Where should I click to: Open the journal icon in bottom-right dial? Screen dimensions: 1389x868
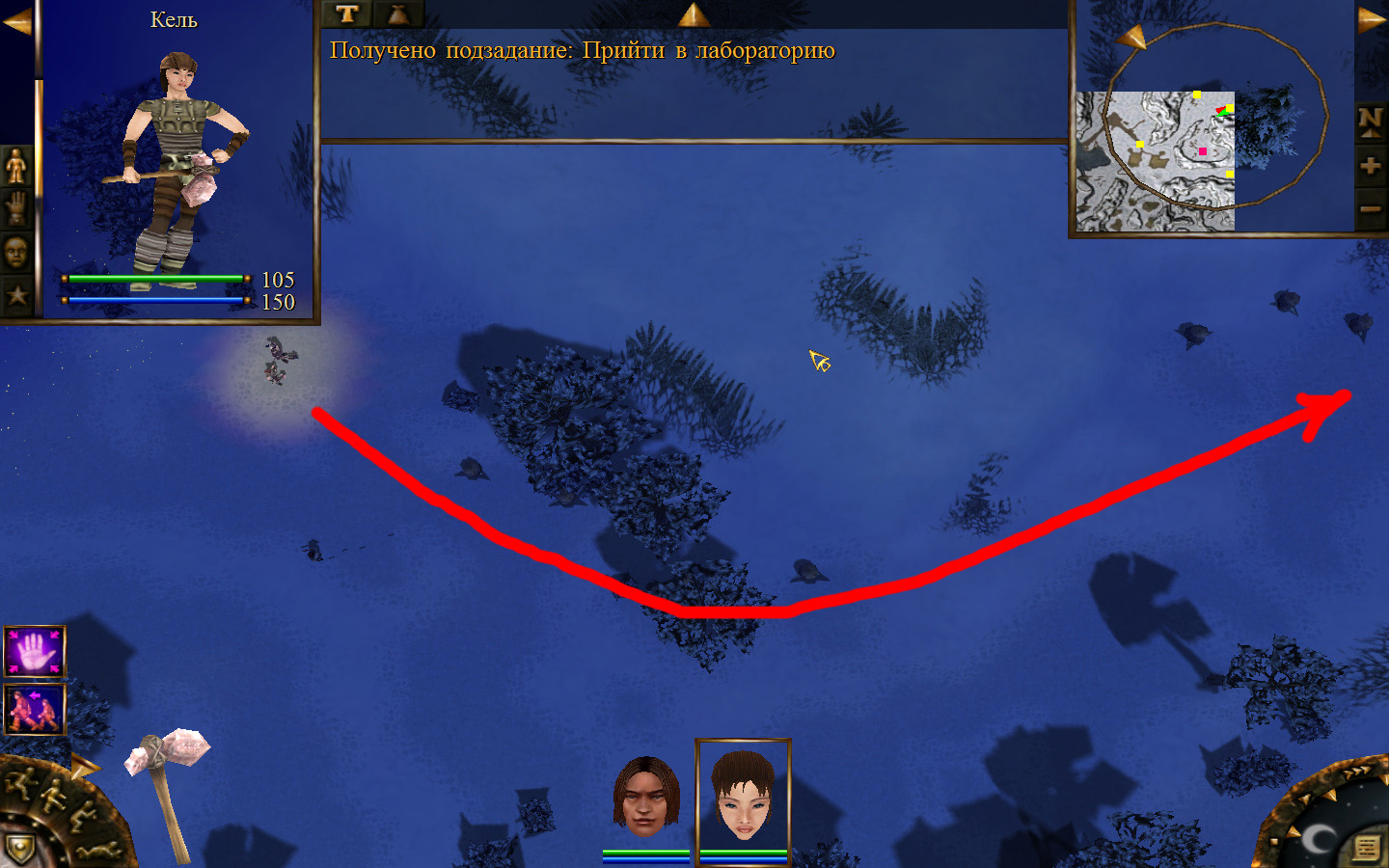(x=1366, y=848)
